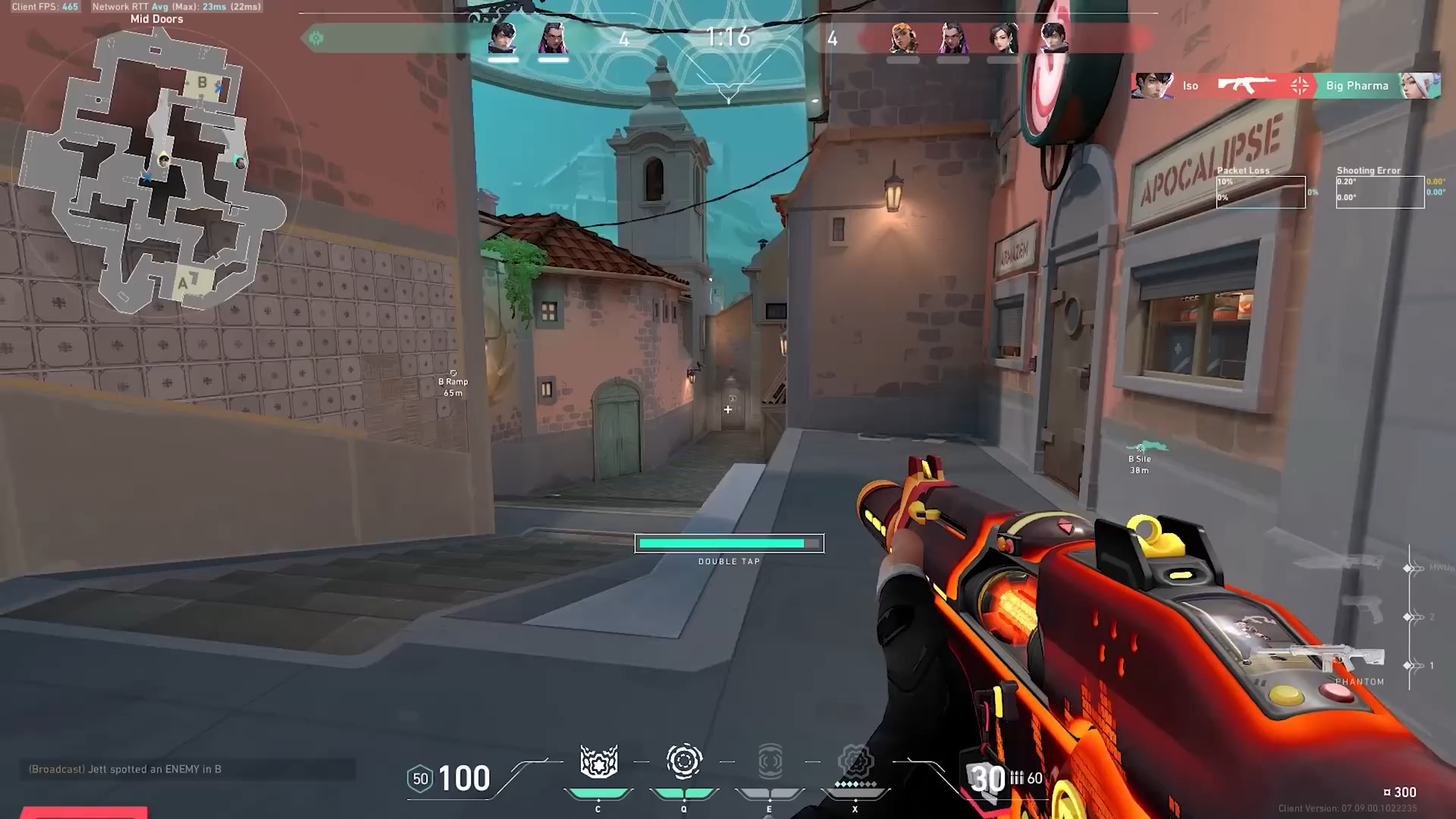Select the Double Tap ability icon (E)
Screen dimensions: 1456x819
[770, 761]
